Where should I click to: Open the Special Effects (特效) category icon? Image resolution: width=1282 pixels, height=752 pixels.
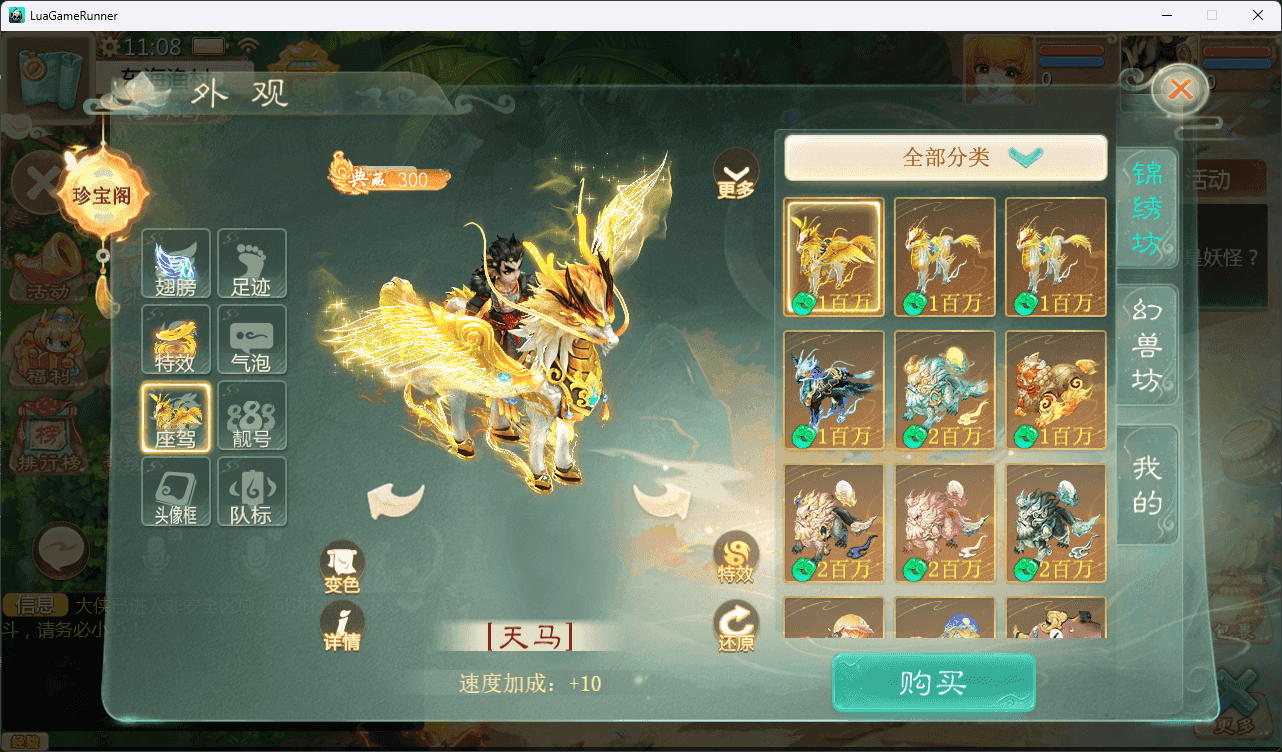tap(175, 340)
